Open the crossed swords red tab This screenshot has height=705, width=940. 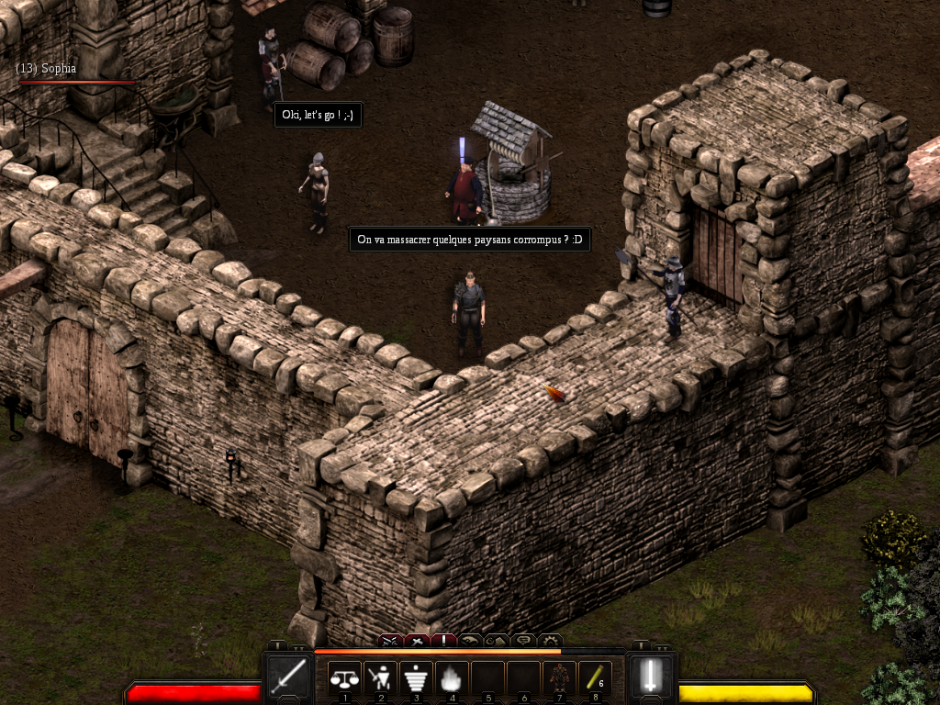[390, 640]
